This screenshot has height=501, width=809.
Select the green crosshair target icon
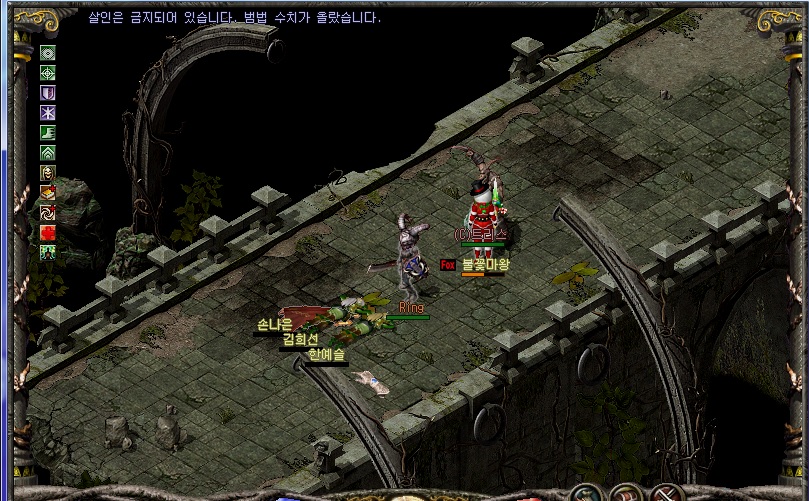(48, 73)
